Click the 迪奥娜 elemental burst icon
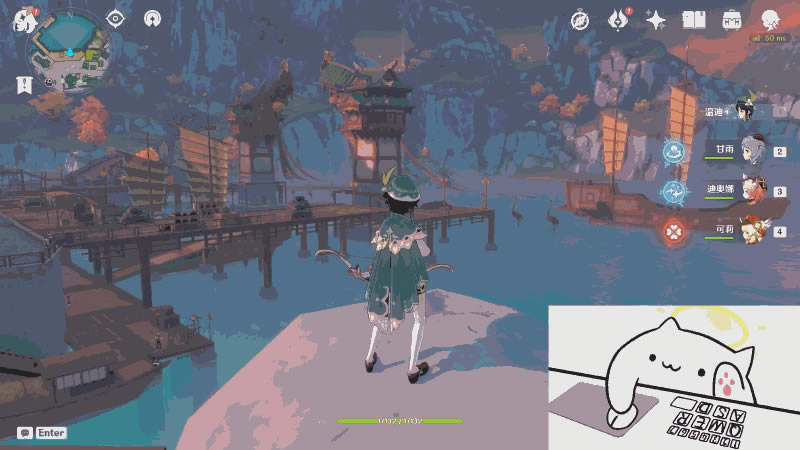 coord(675,191)
